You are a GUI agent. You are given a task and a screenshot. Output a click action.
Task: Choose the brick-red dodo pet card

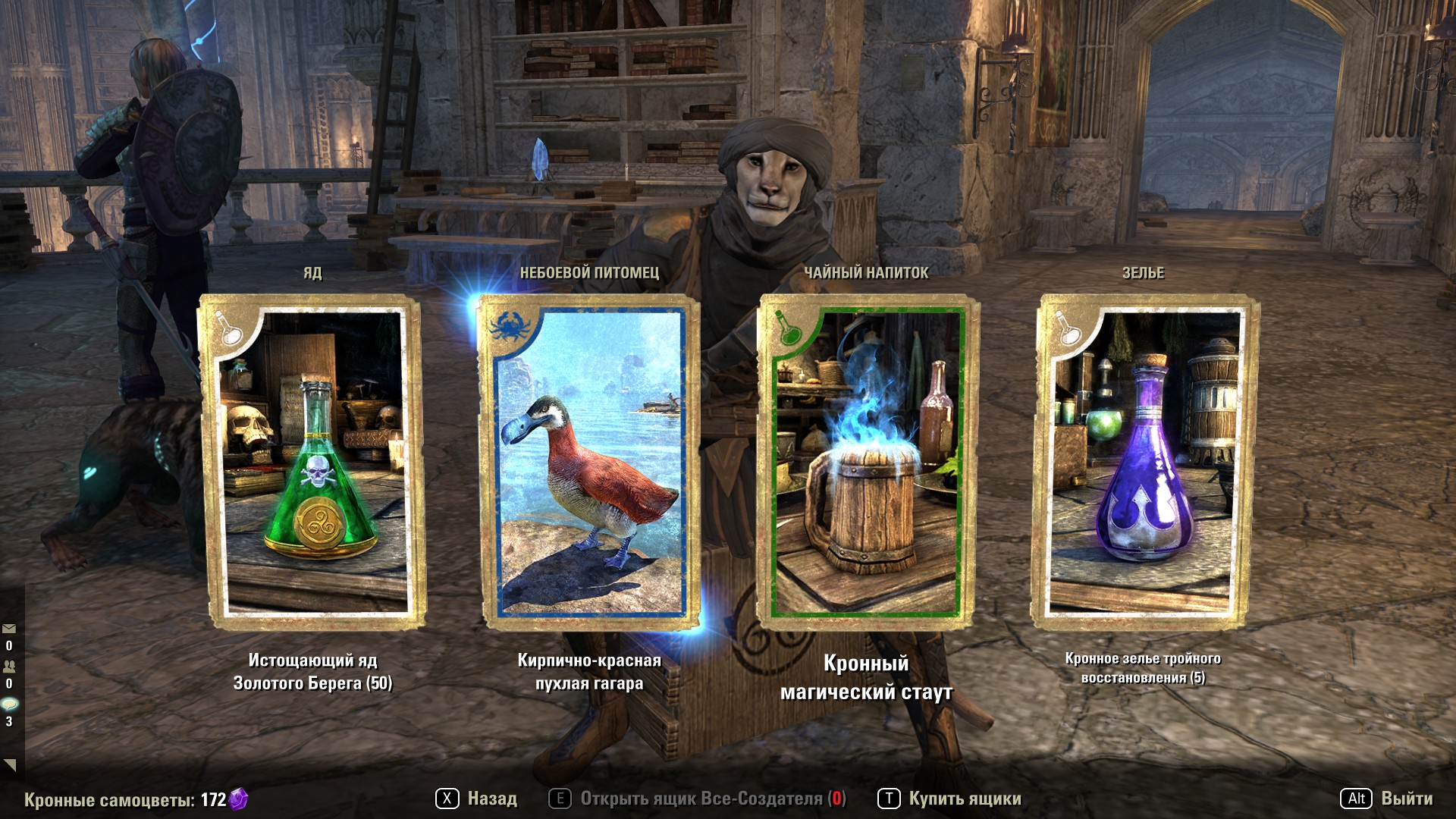pos(589,463)
